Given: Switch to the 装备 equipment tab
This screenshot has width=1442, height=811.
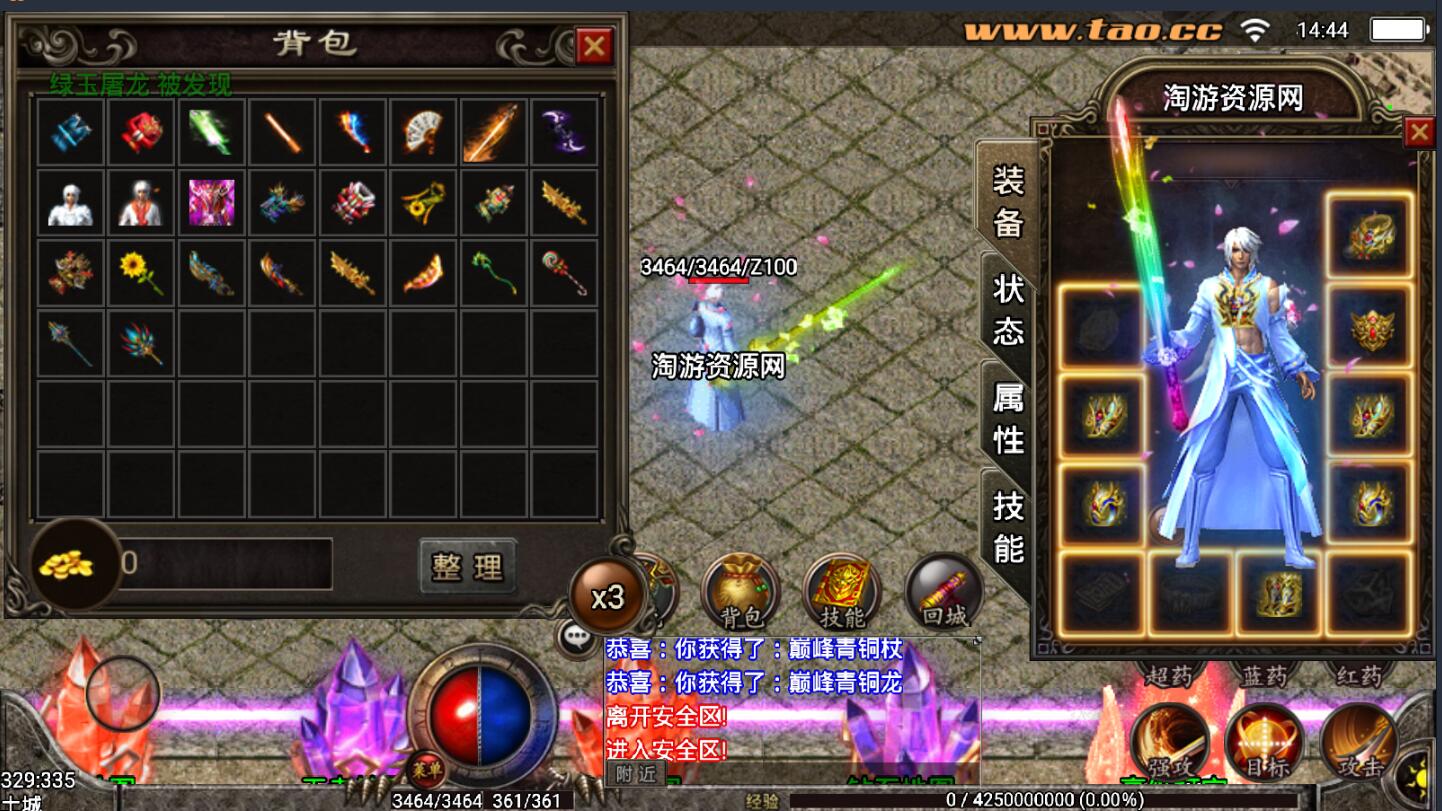Looking at the screenshot, I should click(x=1008, y=201).
